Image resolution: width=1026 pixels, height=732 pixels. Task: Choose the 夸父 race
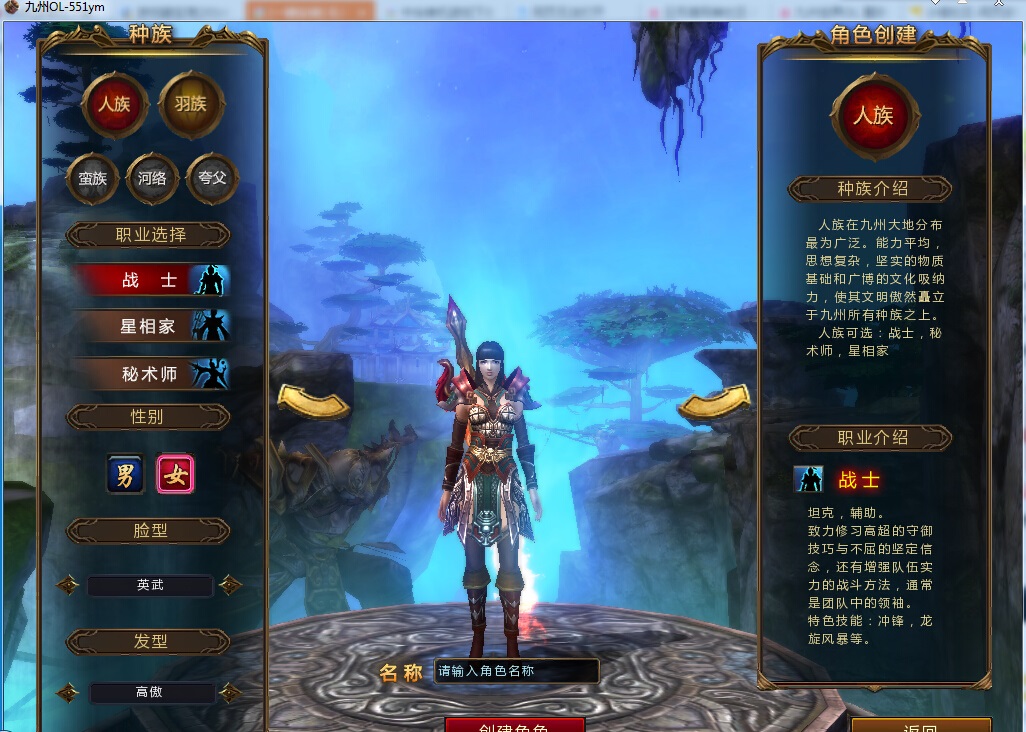click(x=212, y=179)
